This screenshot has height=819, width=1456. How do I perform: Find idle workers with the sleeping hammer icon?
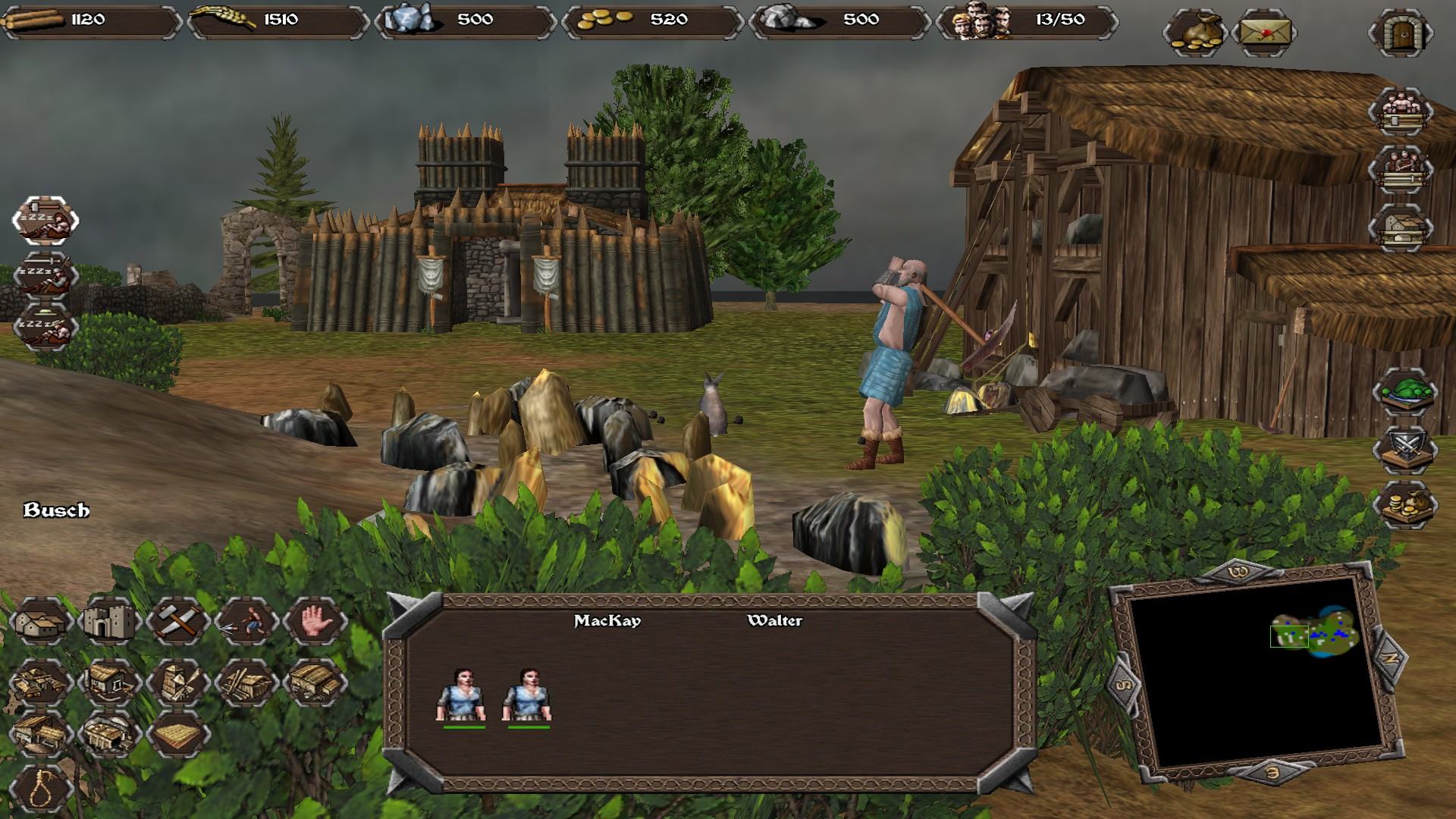click(45, 221)
